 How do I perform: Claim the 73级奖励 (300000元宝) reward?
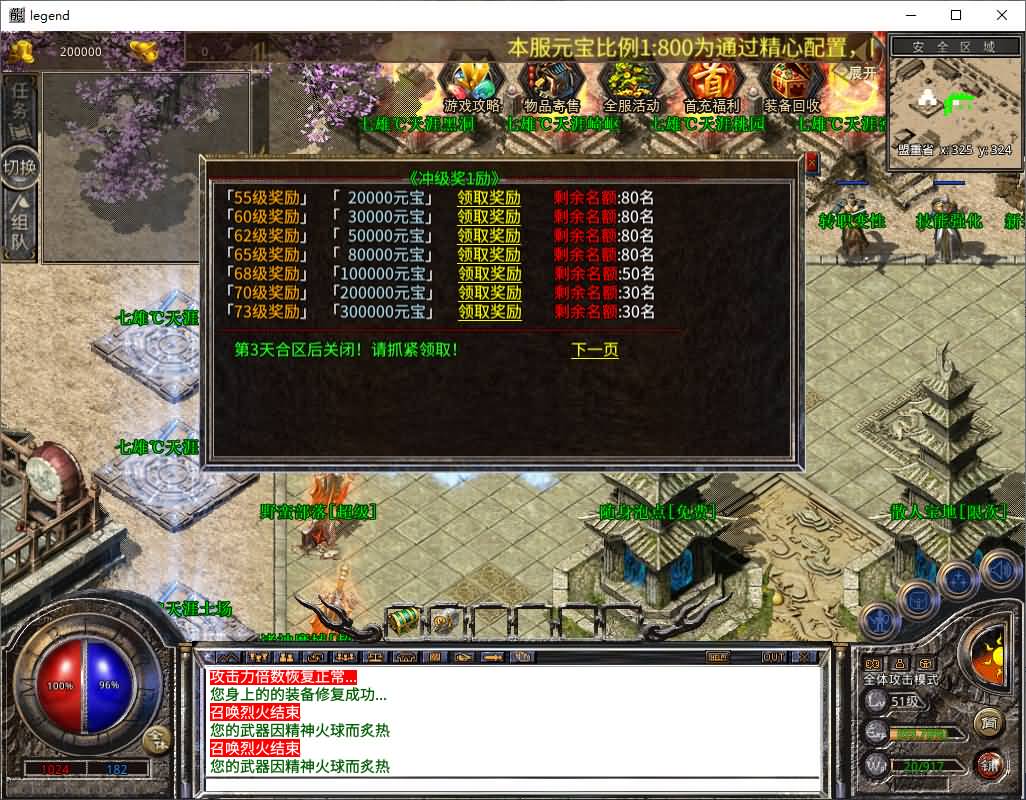pos(489,312)
